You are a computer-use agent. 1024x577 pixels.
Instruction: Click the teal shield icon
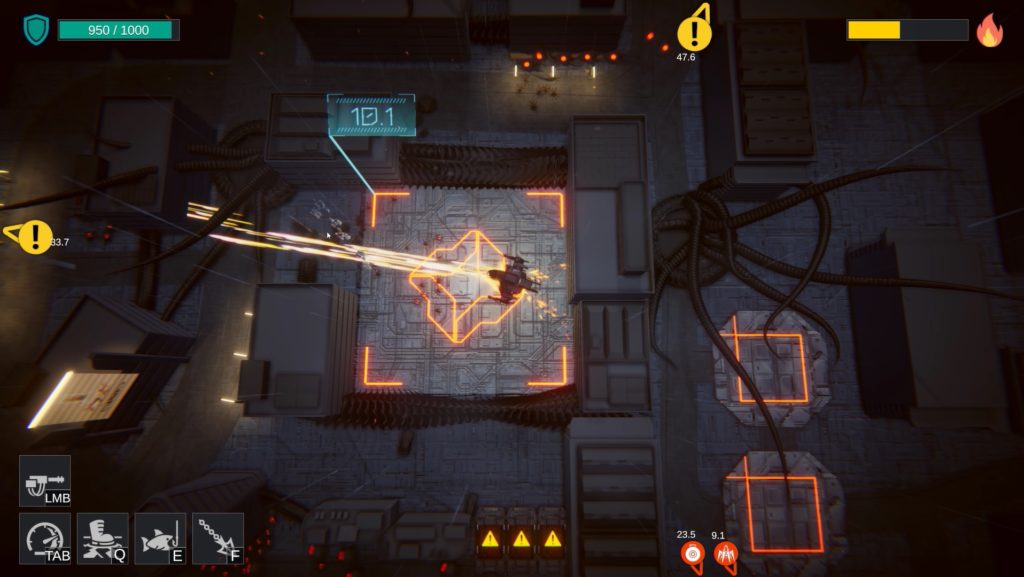point(36,29)
